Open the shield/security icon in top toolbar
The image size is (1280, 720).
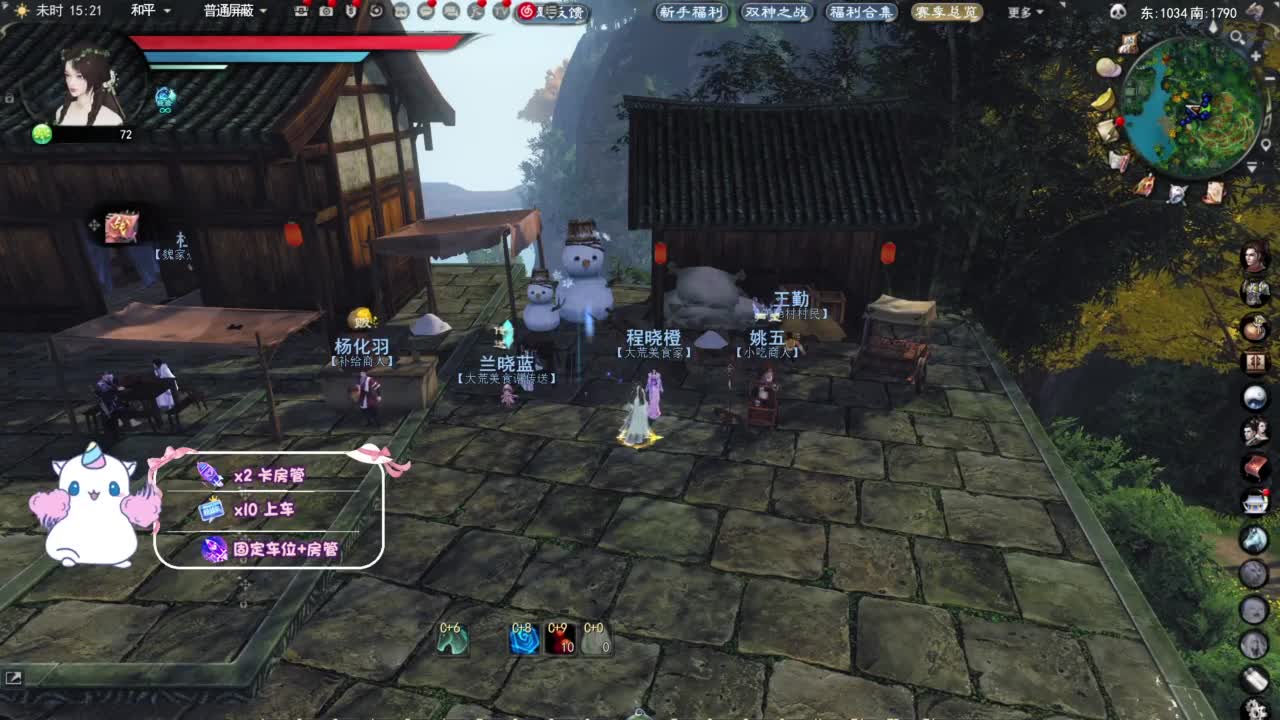352,11
